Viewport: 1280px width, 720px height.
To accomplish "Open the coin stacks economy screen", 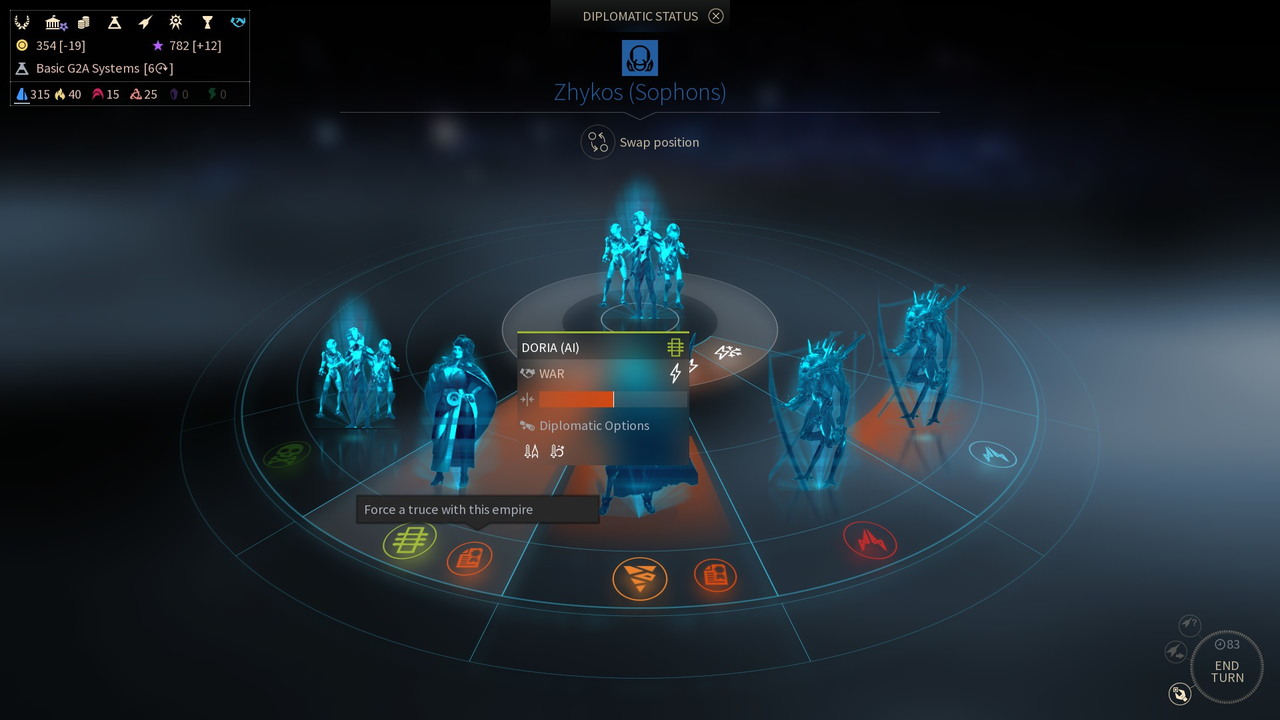I will [84, 22].
